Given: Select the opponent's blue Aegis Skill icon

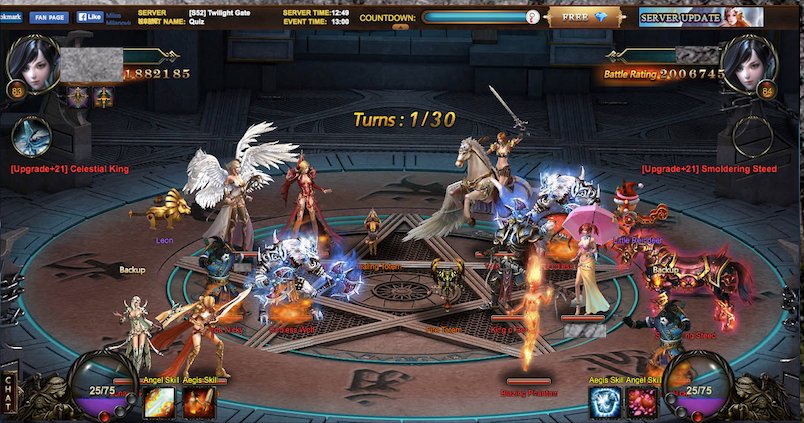Looking at the screenshot, I should (604, 401).
